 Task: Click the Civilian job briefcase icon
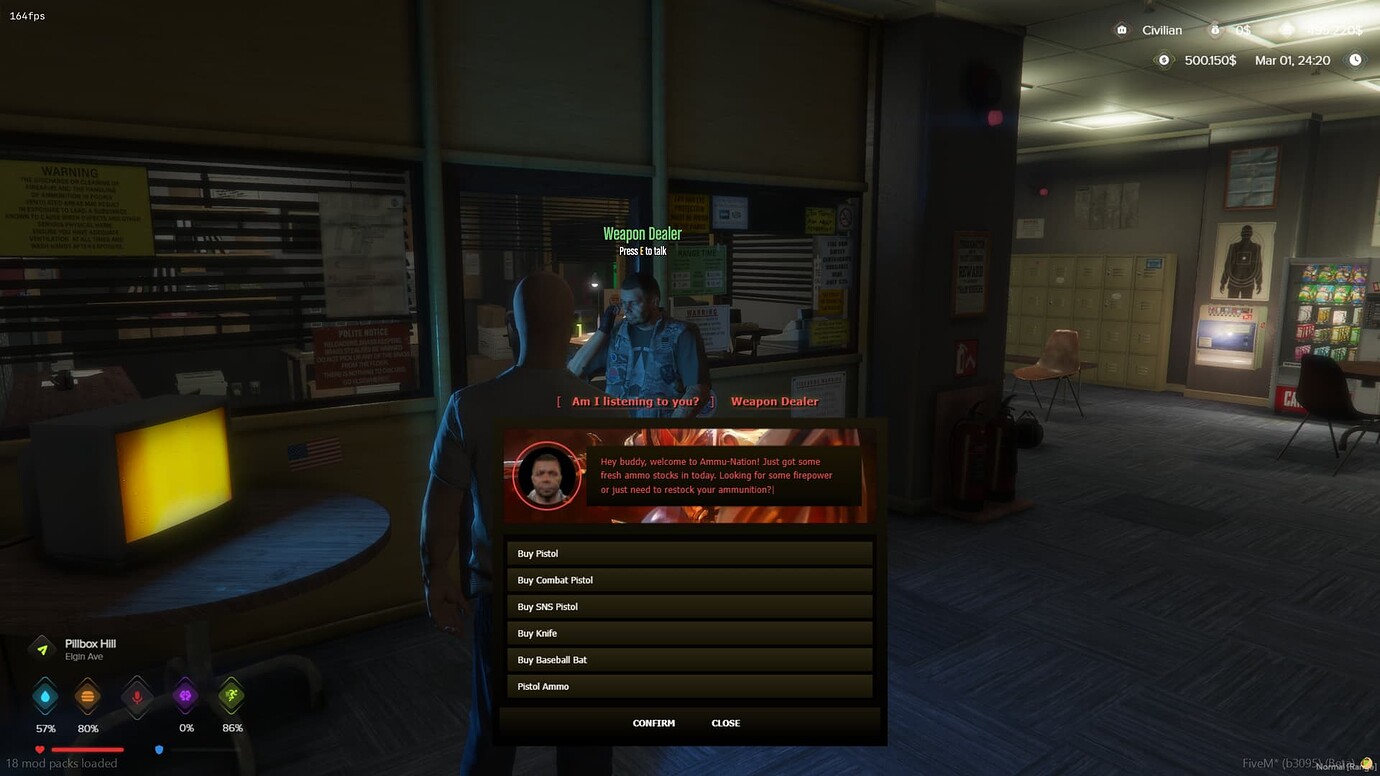1121,30
